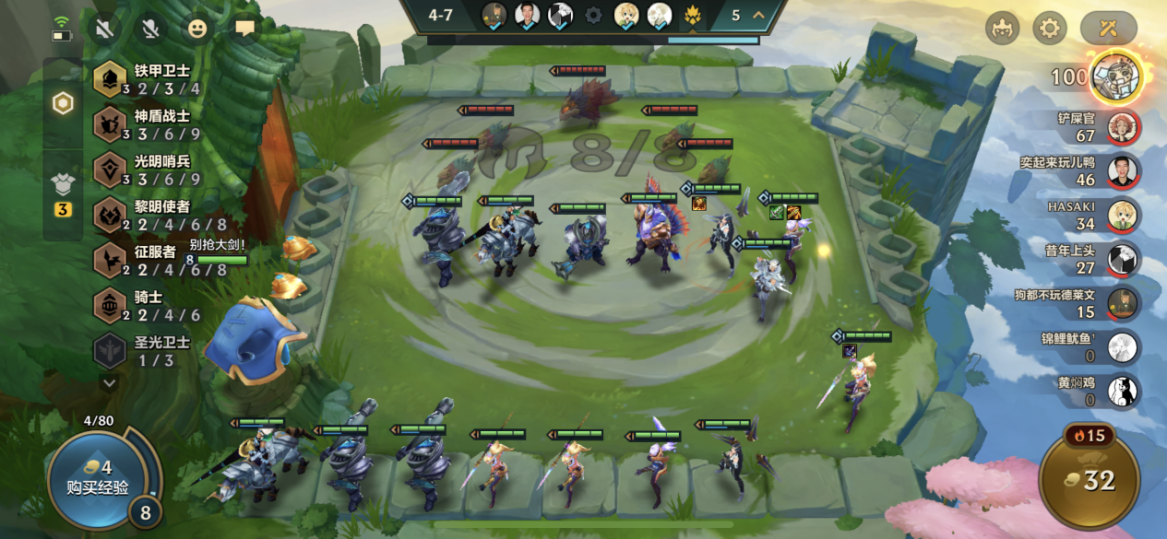
Task: Toggle the muted speaker icon
Action: click(104, 28)
